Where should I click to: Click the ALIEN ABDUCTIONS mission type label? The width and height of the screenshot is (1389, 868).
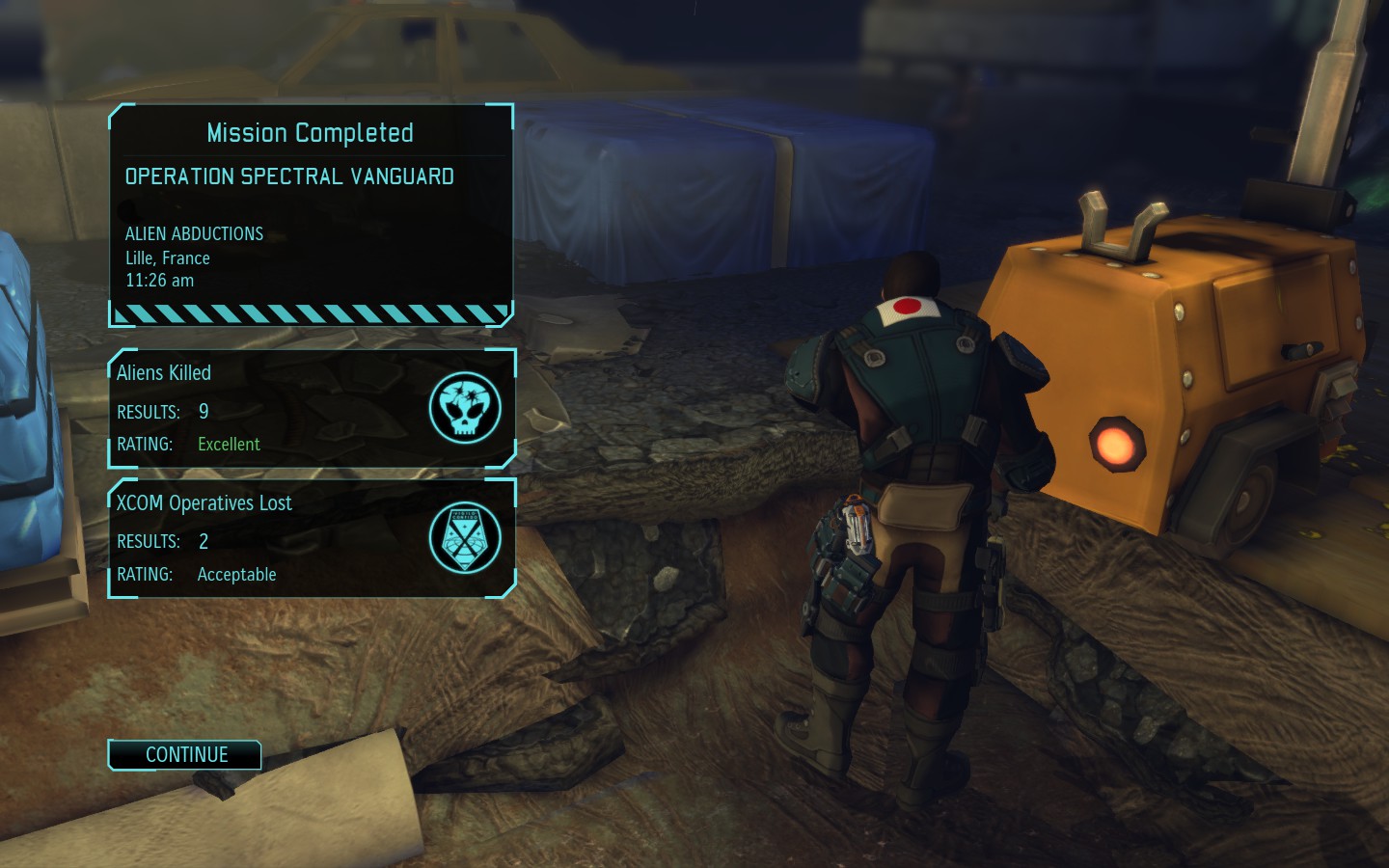tap(194, 233)
